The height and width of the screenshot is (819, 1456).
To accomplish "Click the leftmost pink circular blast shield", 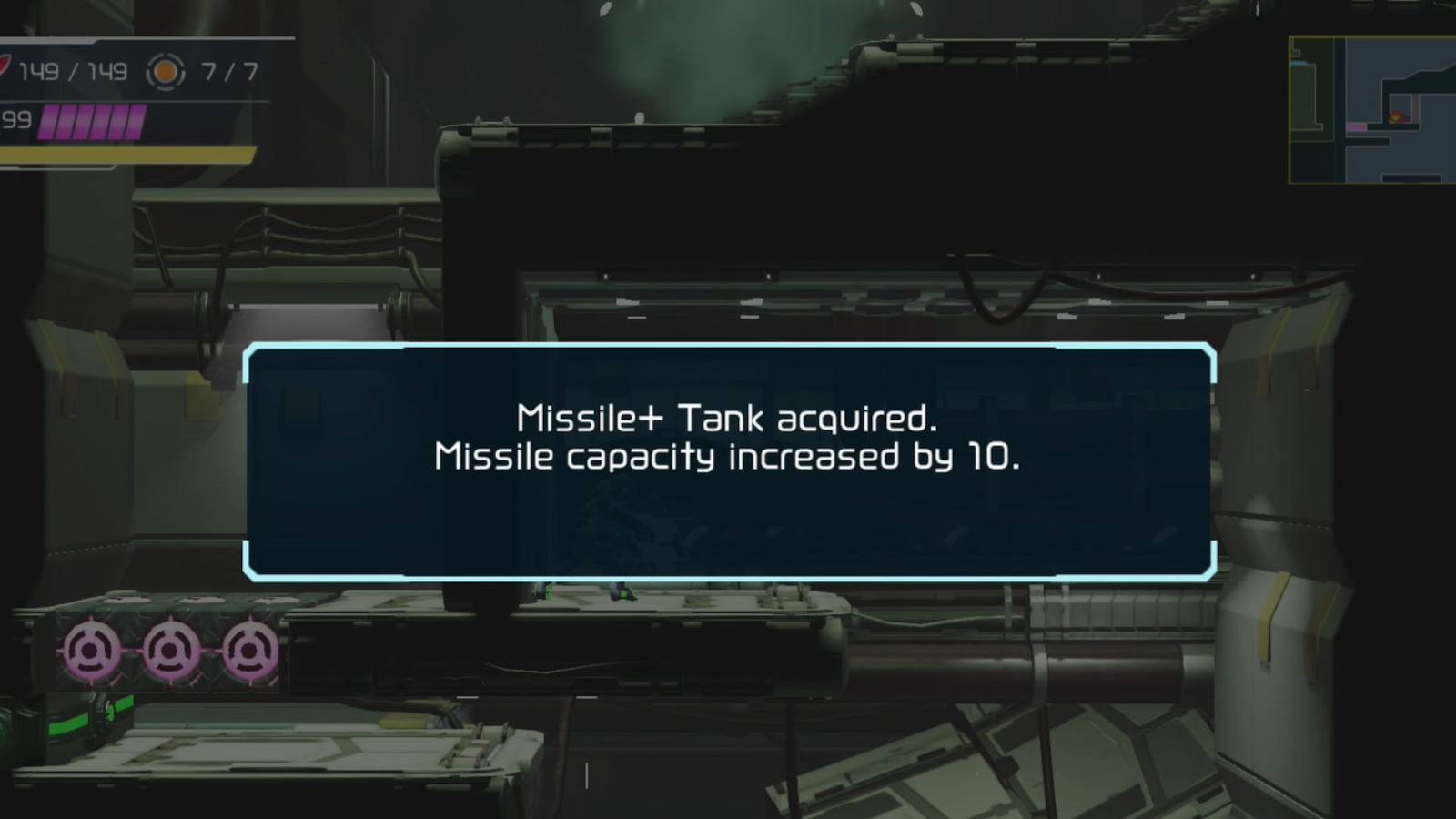I will (93, 651).
